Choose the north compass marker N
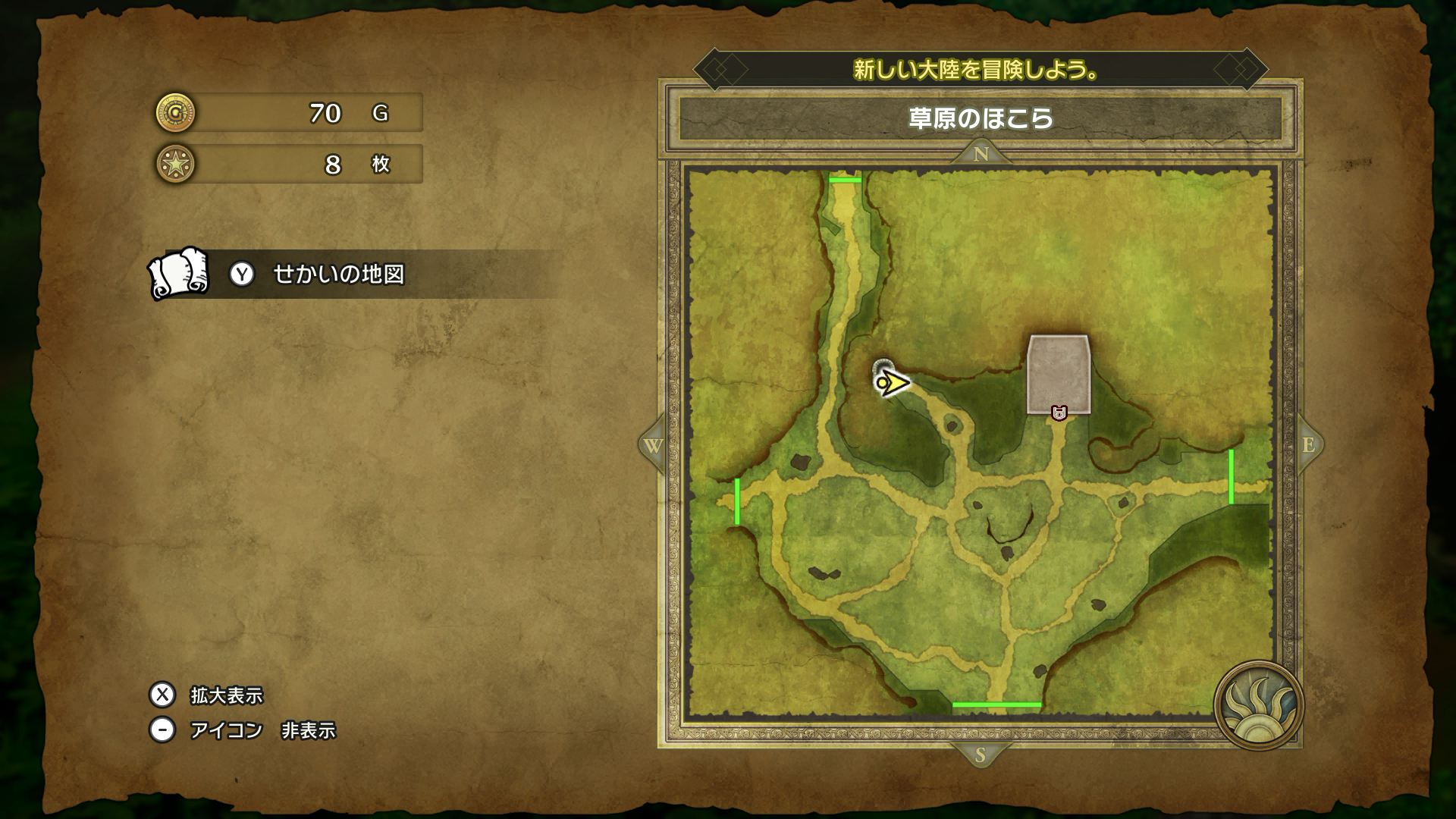This screenshot has height=819, width=1456. tap(981, 154)
